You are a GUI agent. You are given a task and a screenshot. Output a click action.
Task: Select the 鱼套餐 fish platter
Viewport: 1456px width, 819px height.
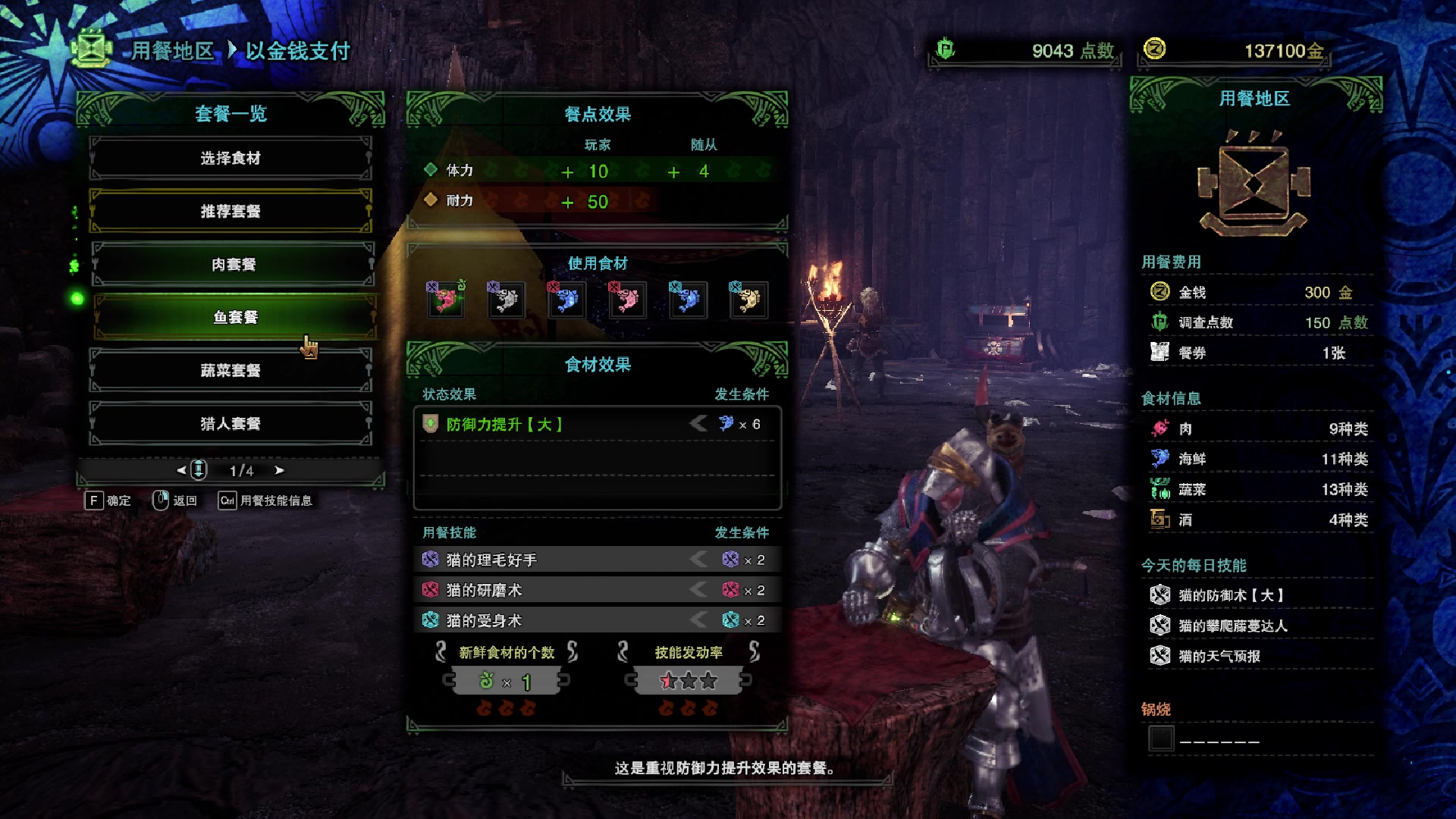pos(235,317)
